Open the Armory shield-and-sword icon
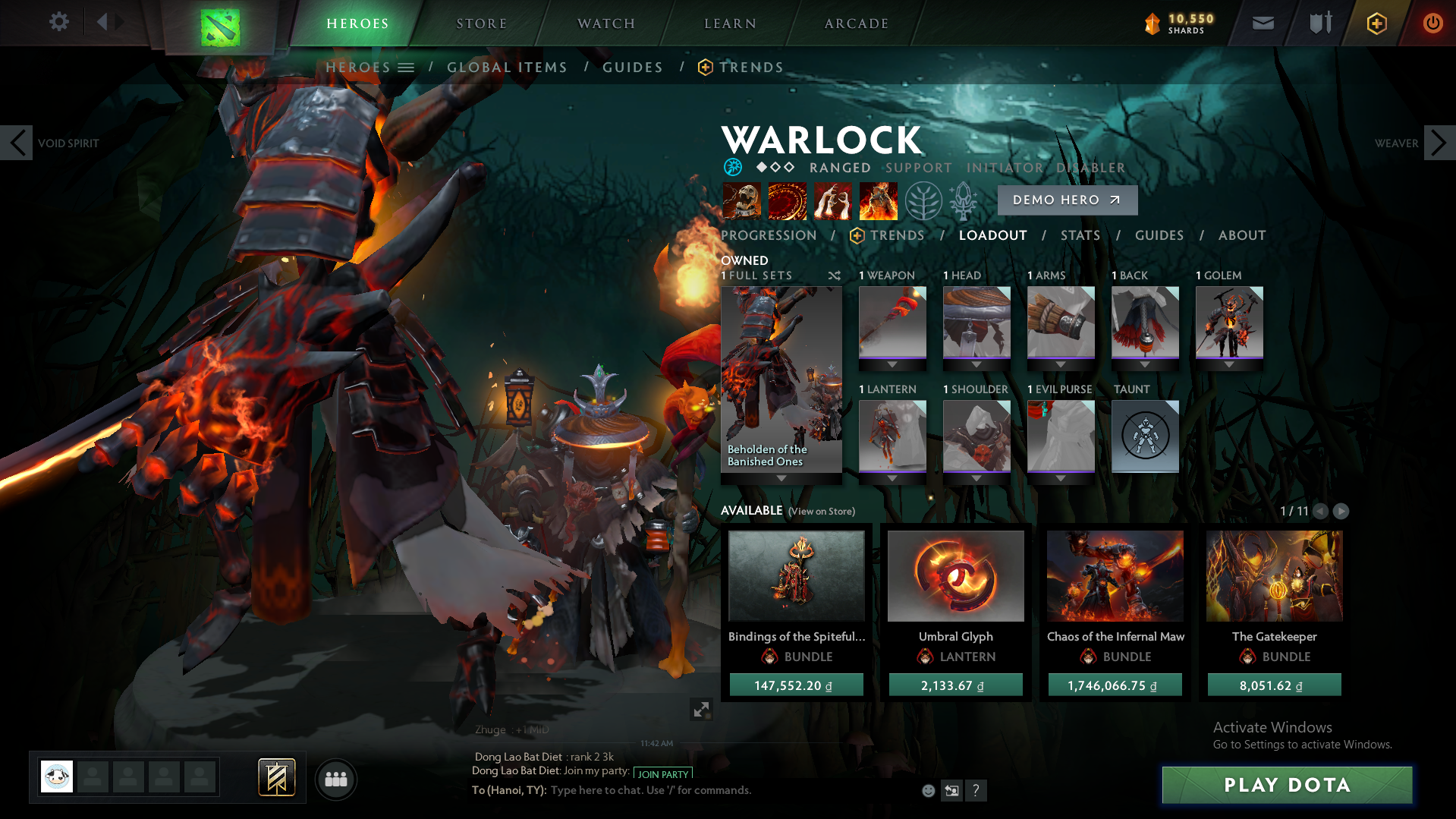1456x819 pixels. 1319,24
